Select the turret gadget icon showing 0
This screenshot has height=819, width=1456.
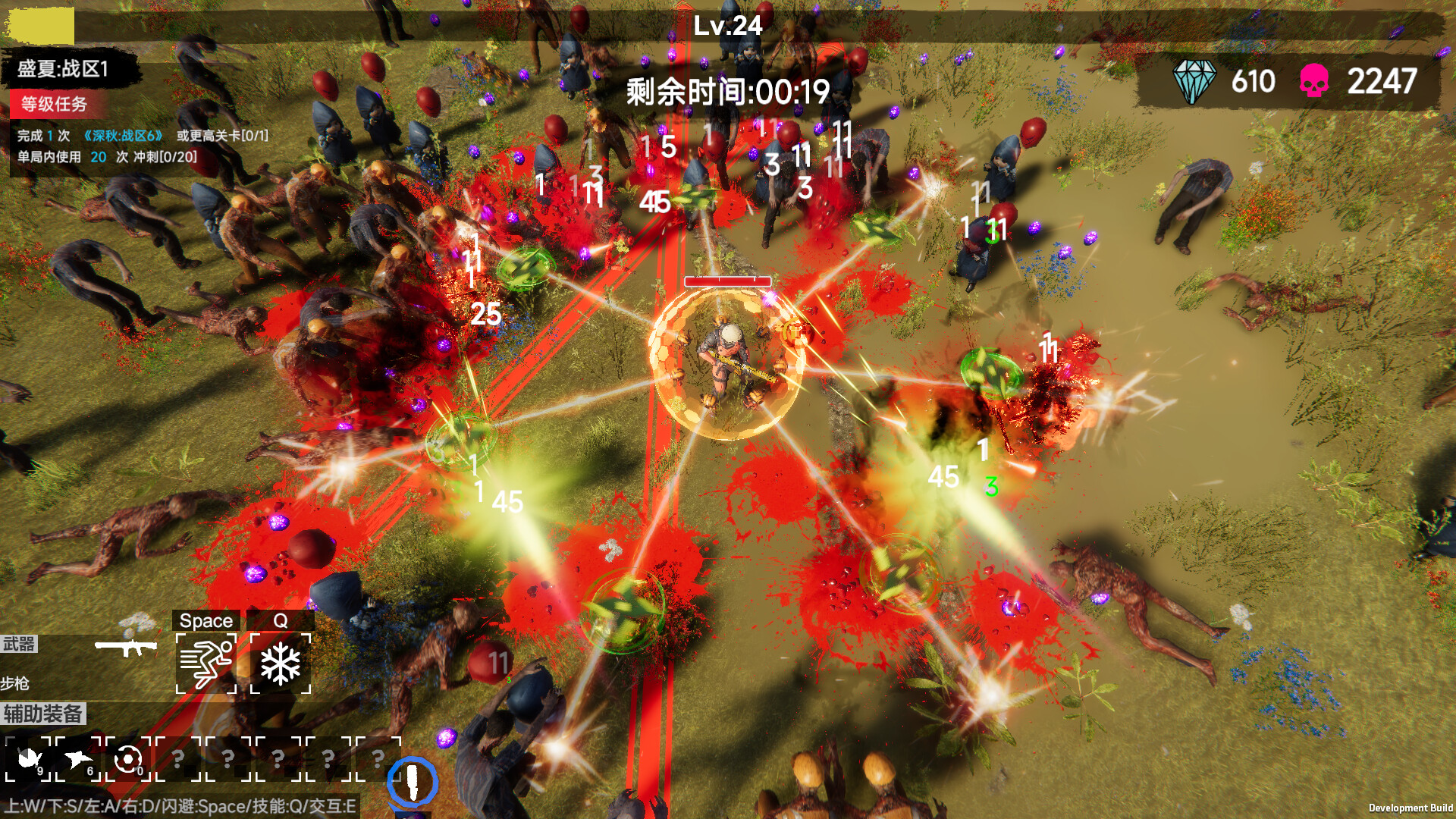[129, 760]
